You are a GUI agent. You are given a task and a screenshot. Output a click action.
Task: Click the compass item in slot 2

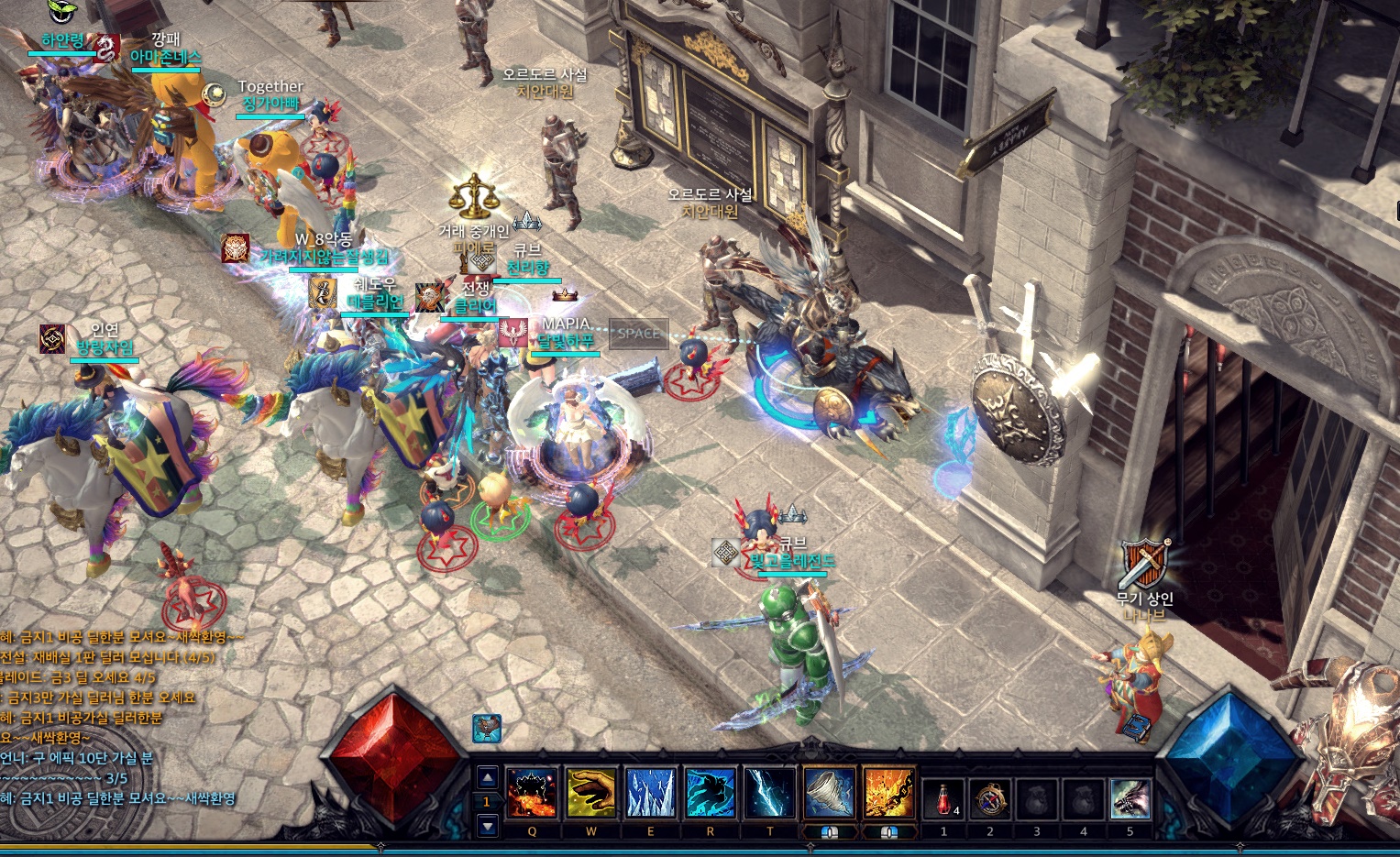coord(990,799)
